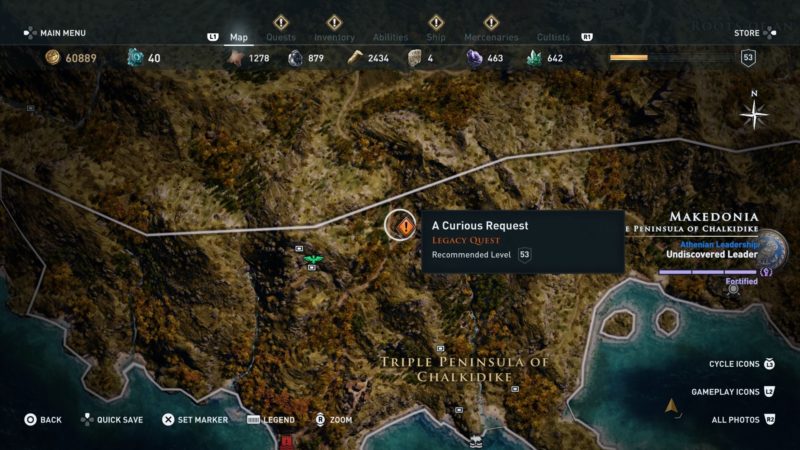Image resolution: width=800 pixels, height=450 pixels.
Task: Open the Inventory tab
Action: [334, 37]
